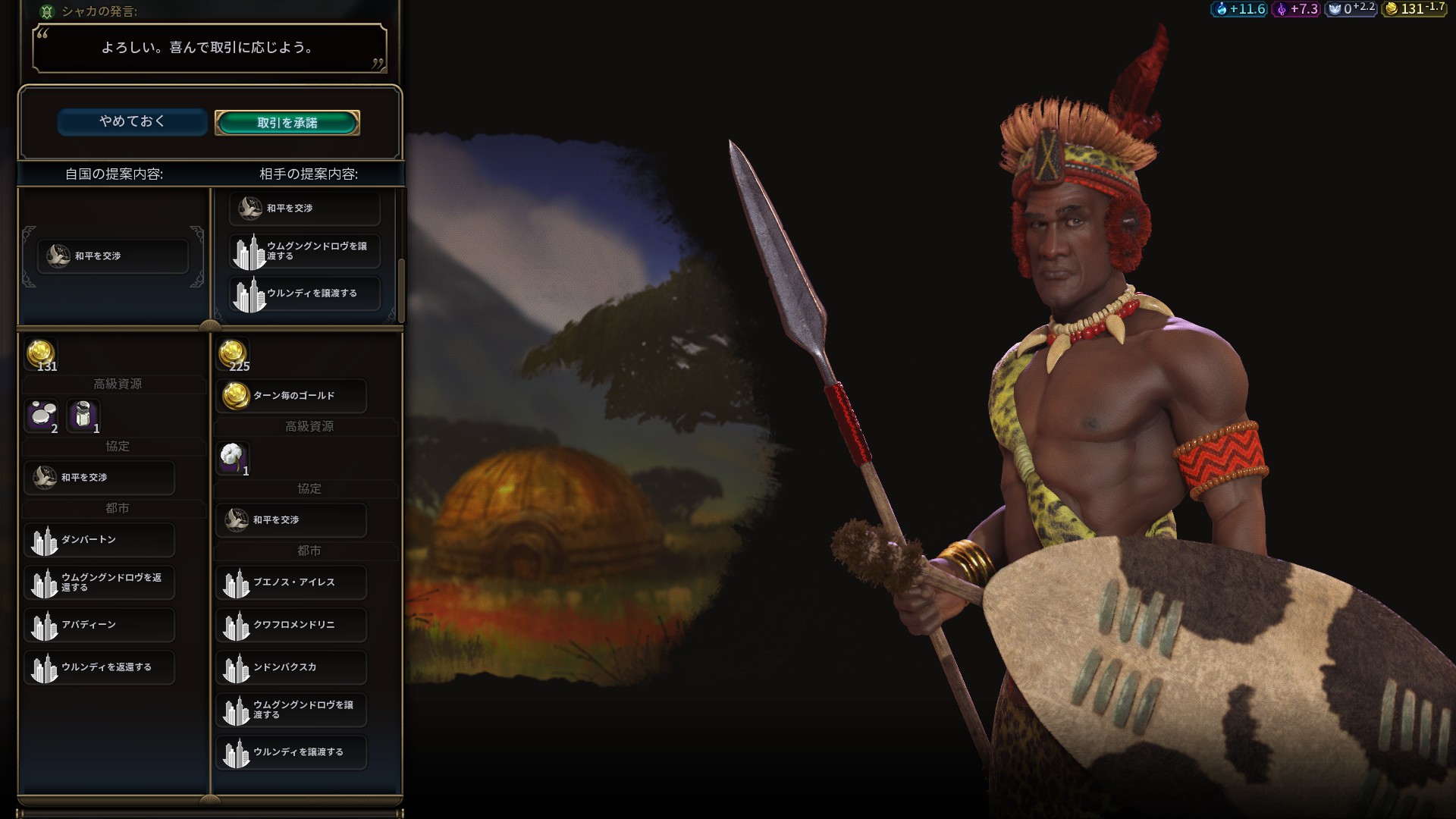The image size is (1456, 819).
Task: Request the city ブエノス・アイレス
Action: pos(291,582)
